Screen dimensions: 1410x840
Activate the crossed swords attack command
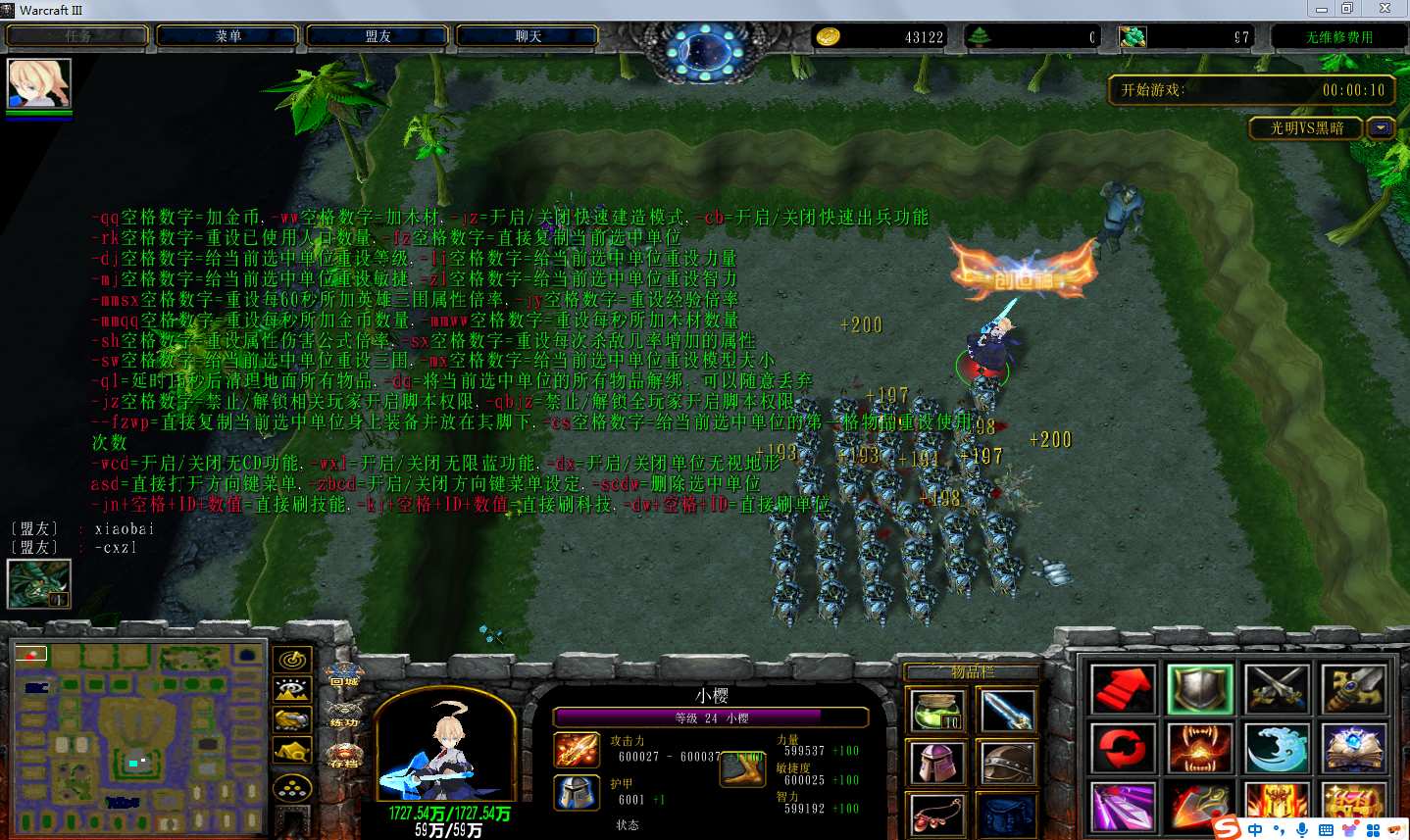1277,689
